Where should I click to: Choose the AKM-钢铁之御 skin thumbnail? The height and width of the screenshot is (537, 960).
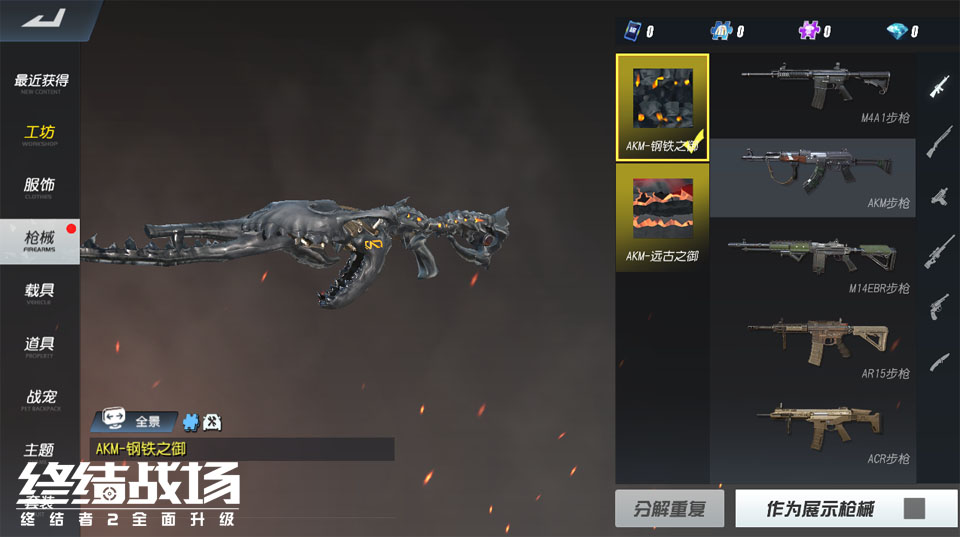click(662, 107)
